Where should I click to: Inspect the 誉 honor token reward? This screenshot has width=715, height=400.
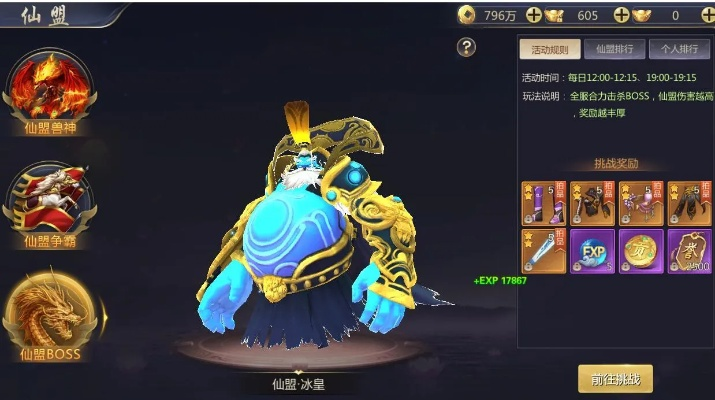click(689, 251)
